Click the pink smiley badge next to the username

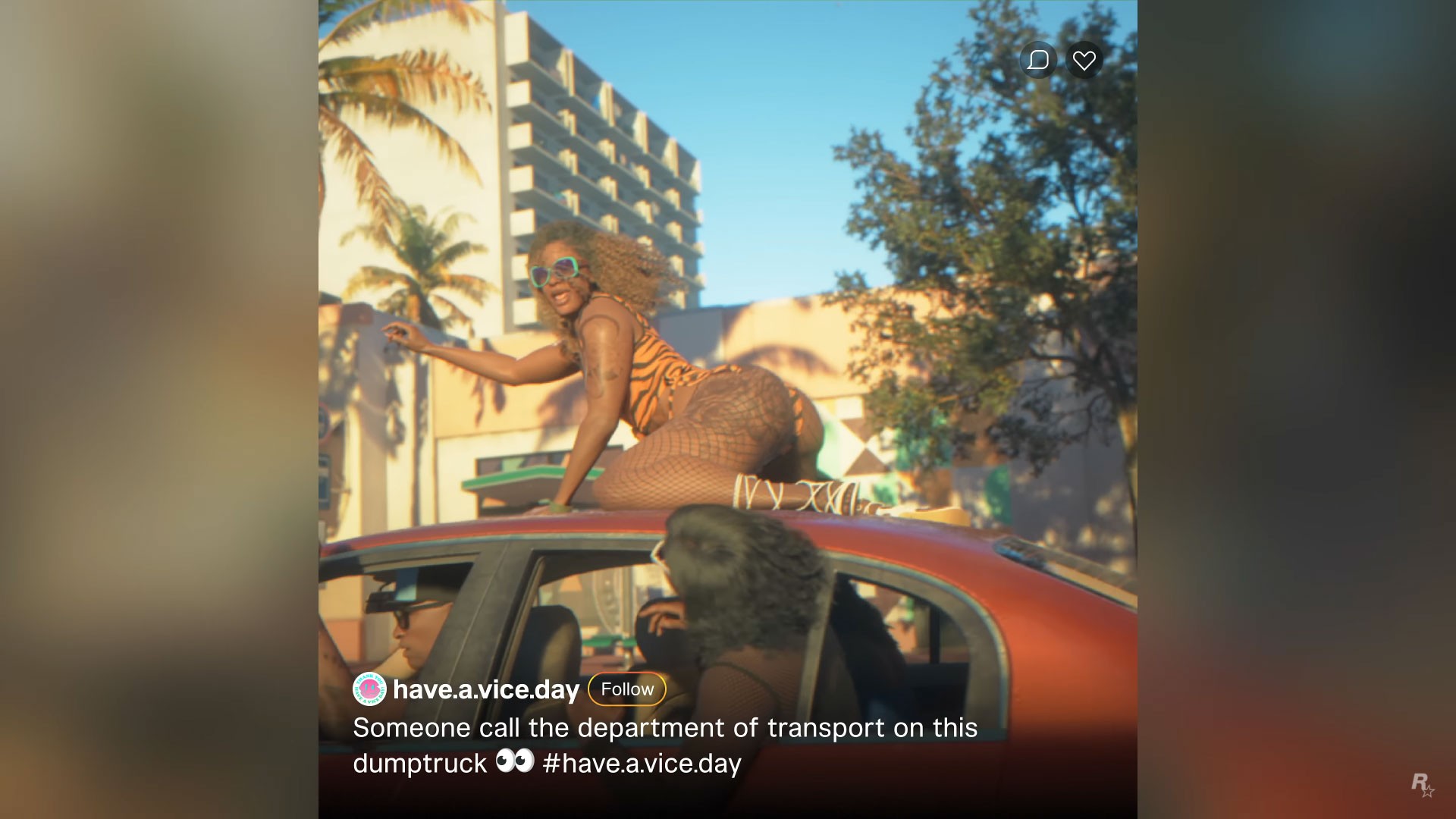[369, 690]
